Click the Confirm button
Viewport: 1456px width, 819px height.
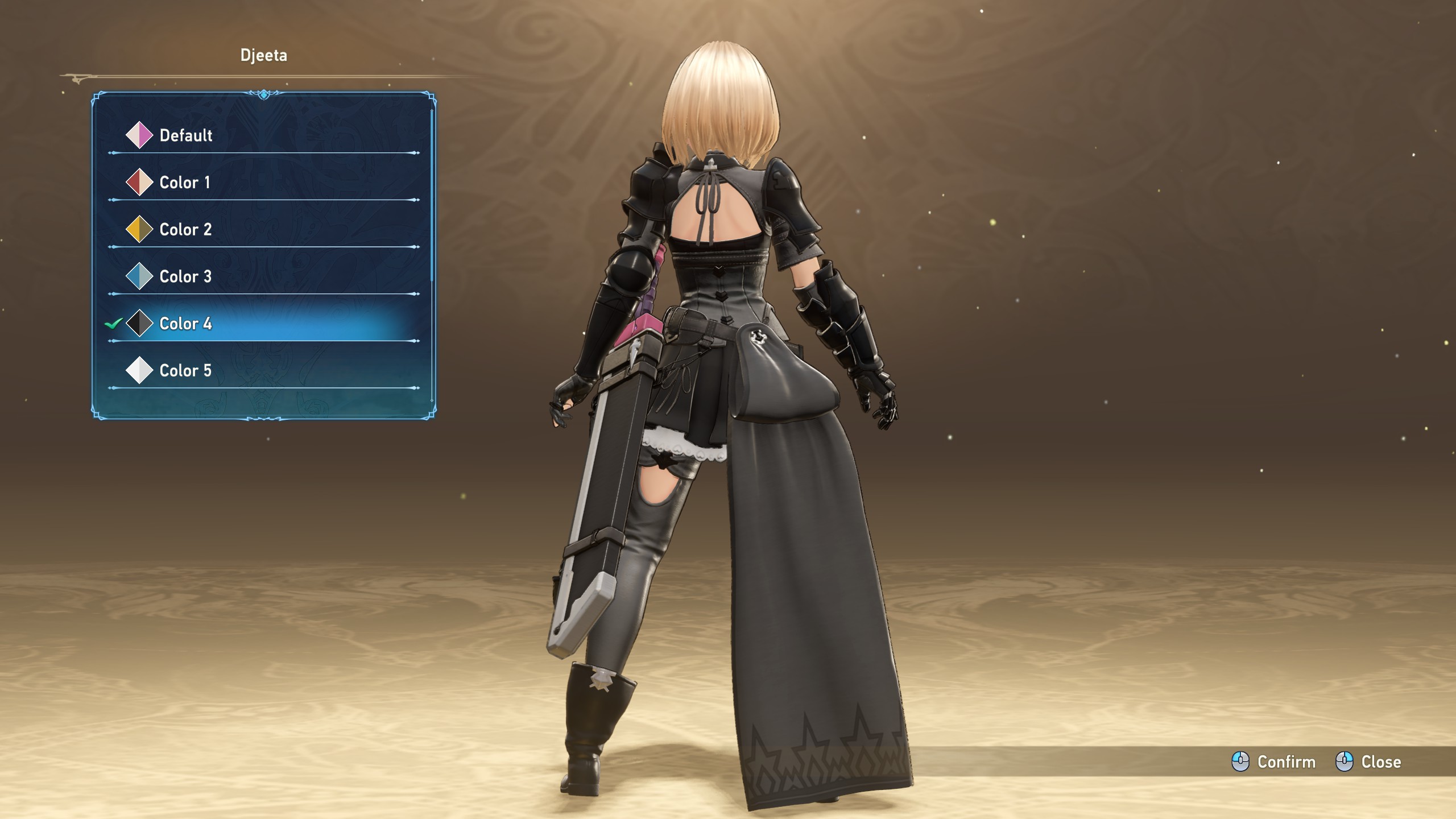(1274, 762)
